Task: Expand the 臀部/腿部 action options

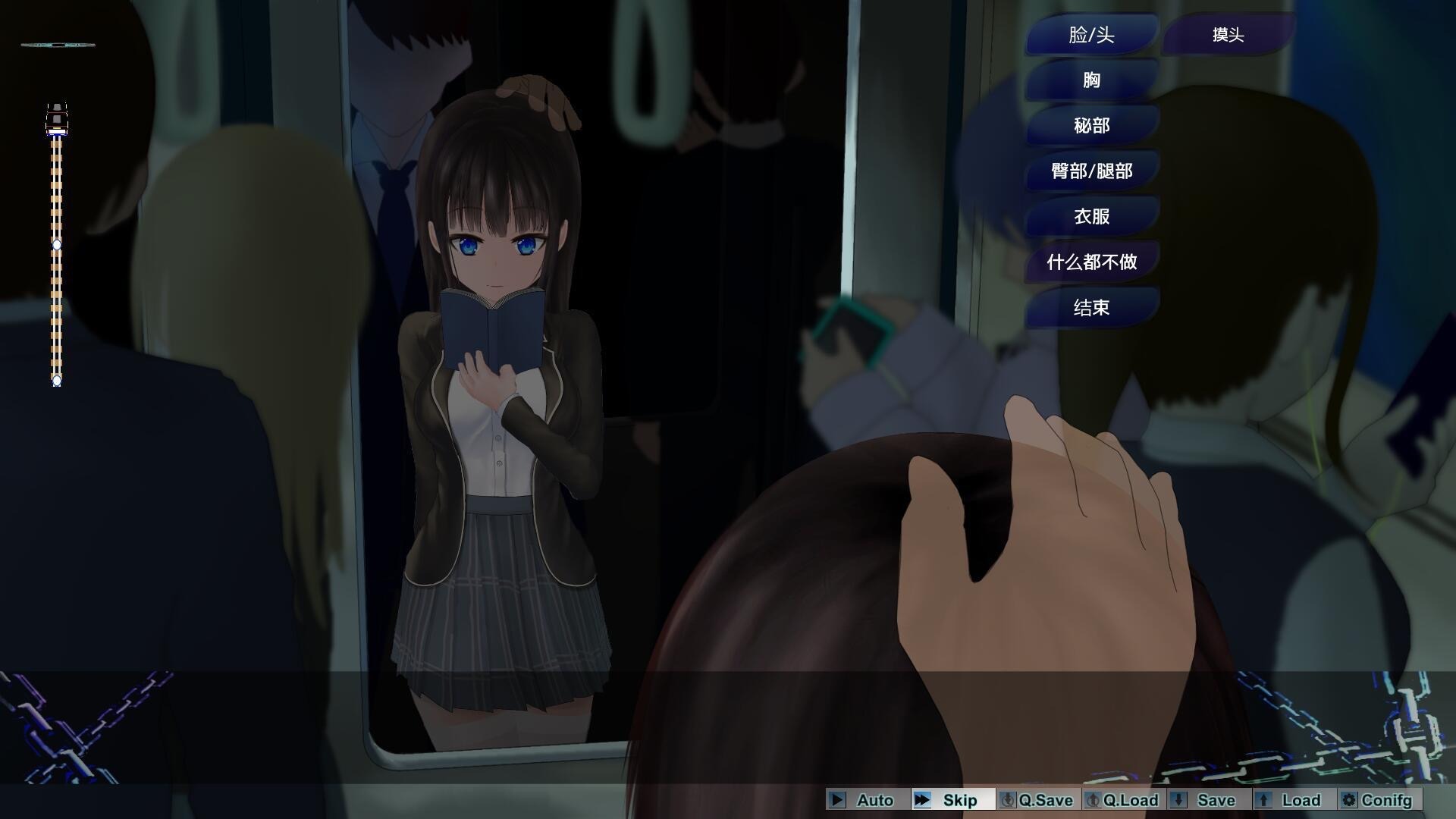Action: coord(1090,171)
